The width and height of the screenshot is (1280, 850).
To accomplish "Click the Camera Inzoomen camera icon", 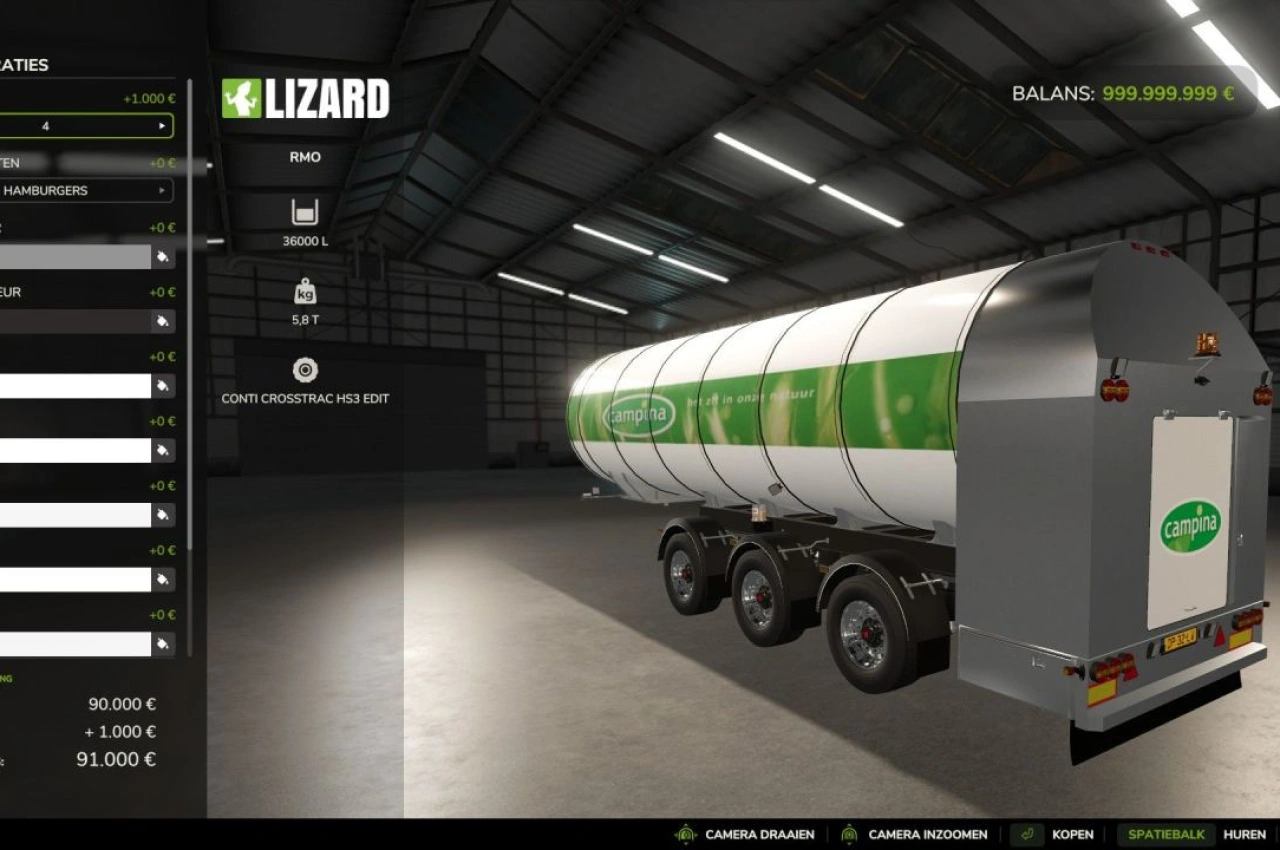I will coord(849,833).
